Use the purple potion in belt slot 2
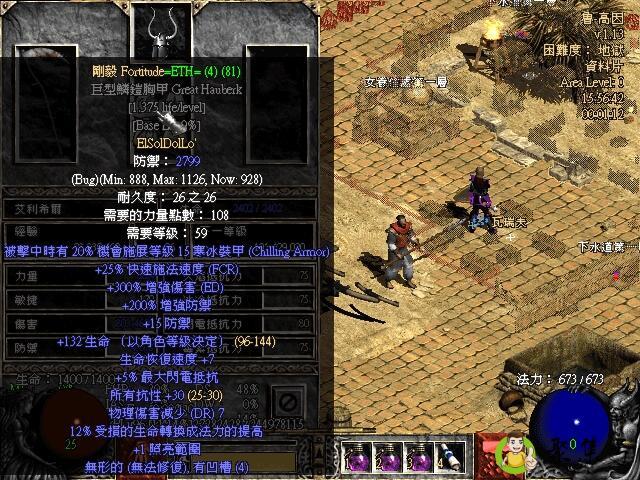 point(388,457)
